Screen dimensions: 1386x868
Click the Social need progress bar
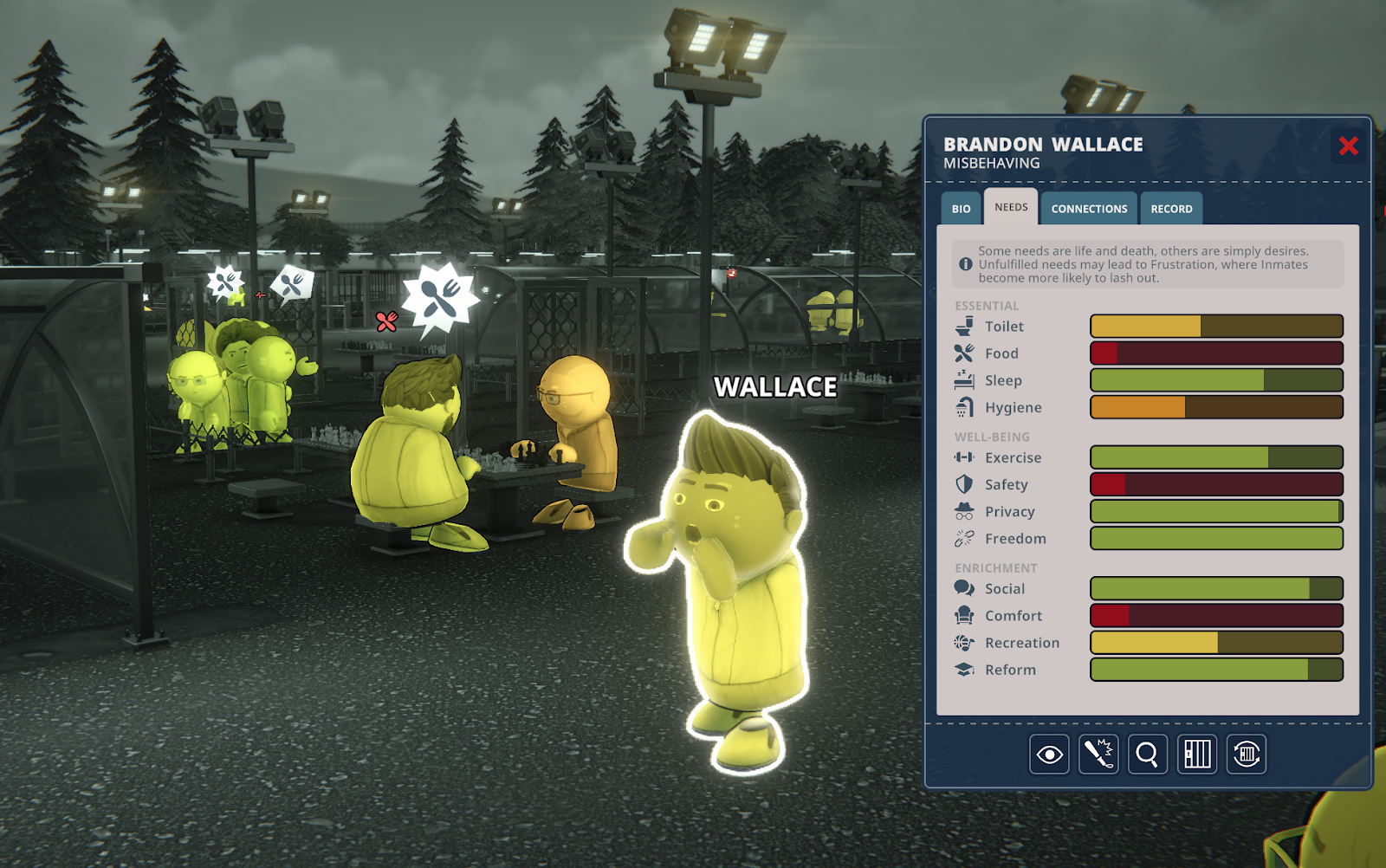click(1215, 588)
